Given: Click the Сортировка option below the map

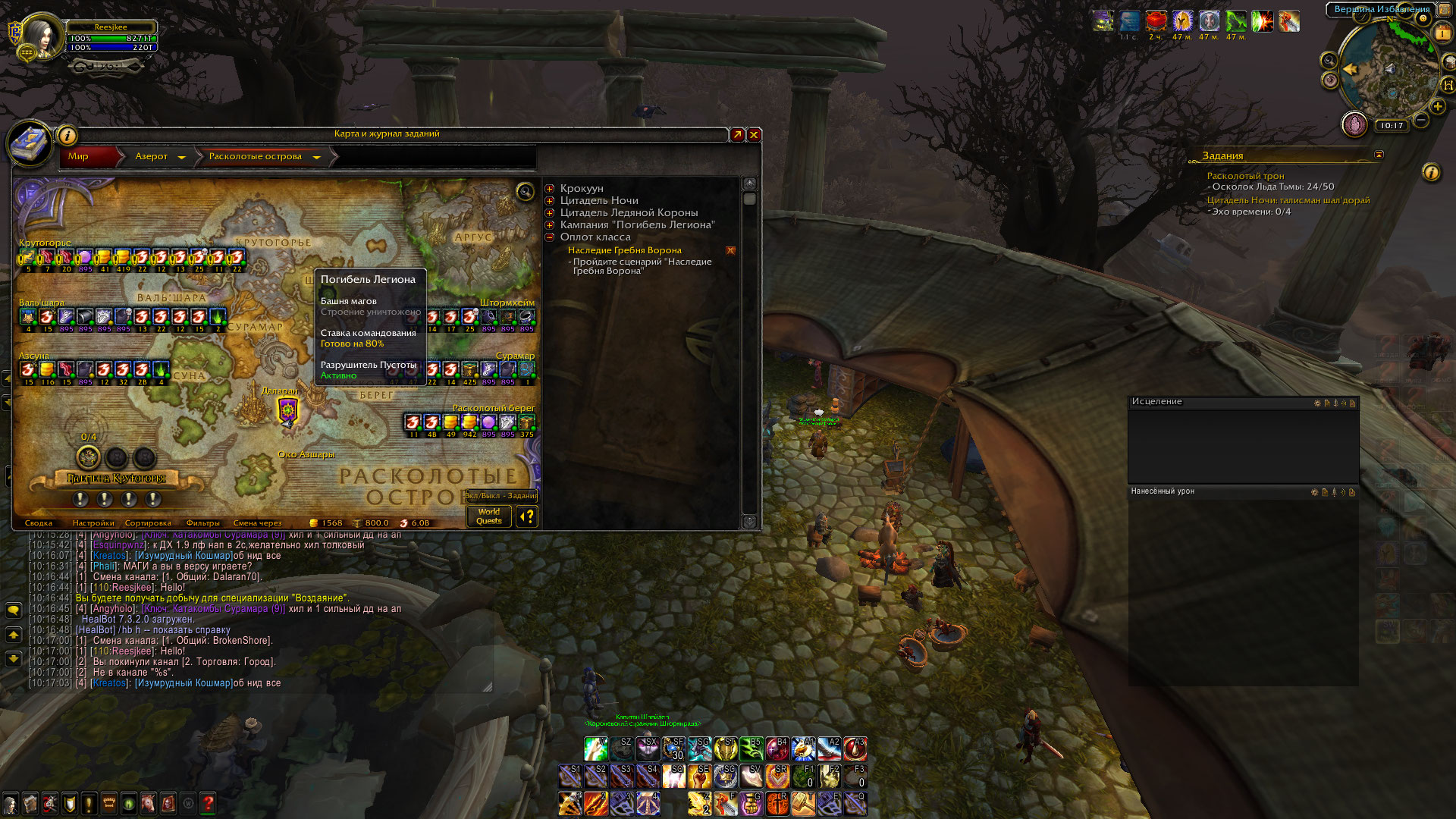Looking at the screenshot, I should [148, 523].
